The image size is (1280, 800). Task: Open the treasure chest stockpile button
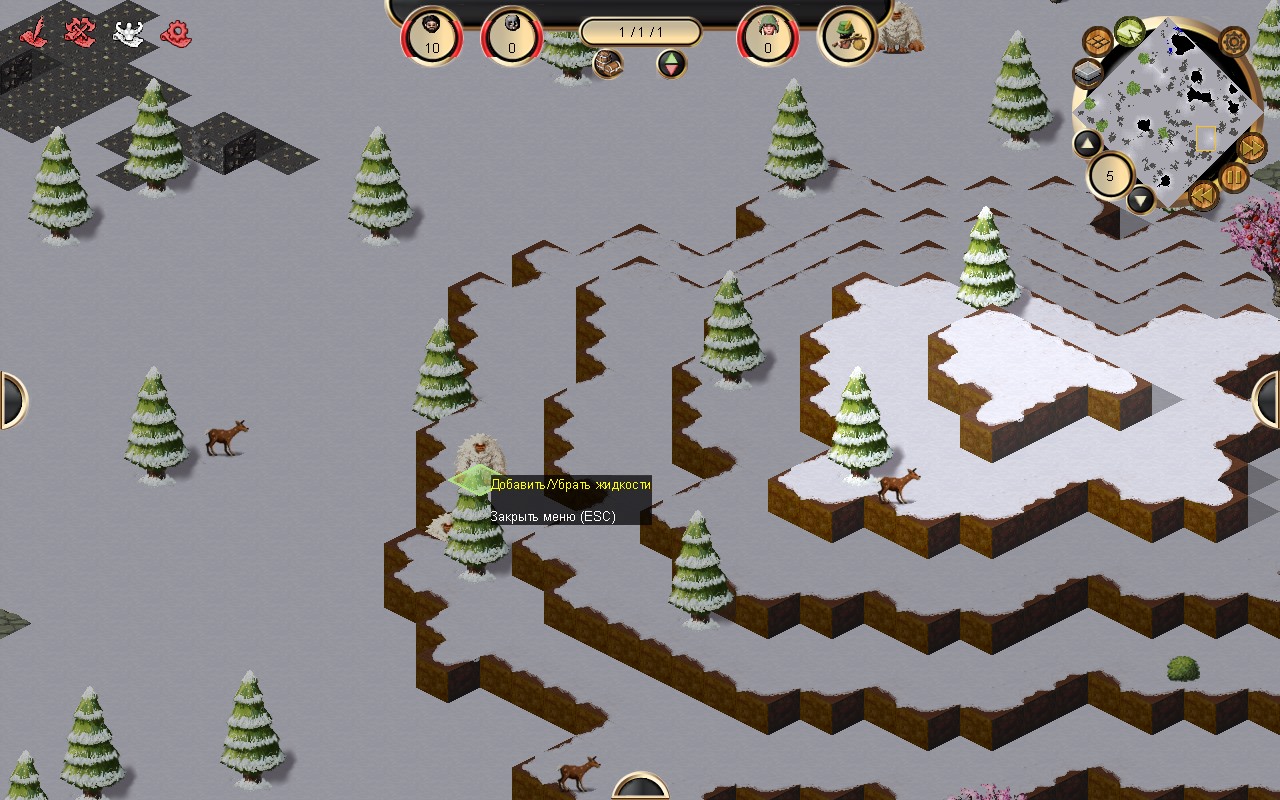(x=608, y=64)
